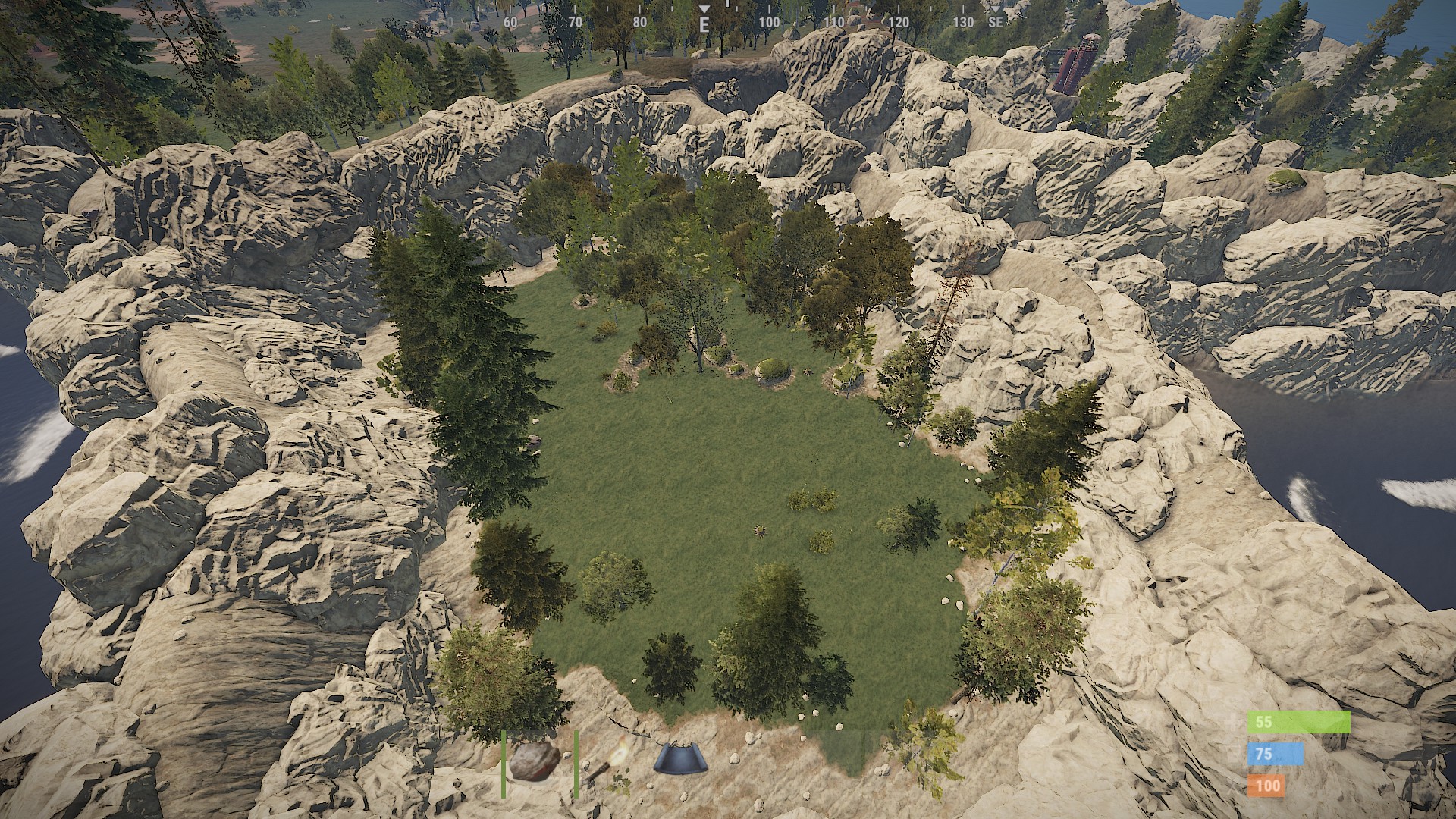This screenshot has height=819, width=1456.
Task: Equip the lit torch from the hotbar
Action: pos(608,762)
